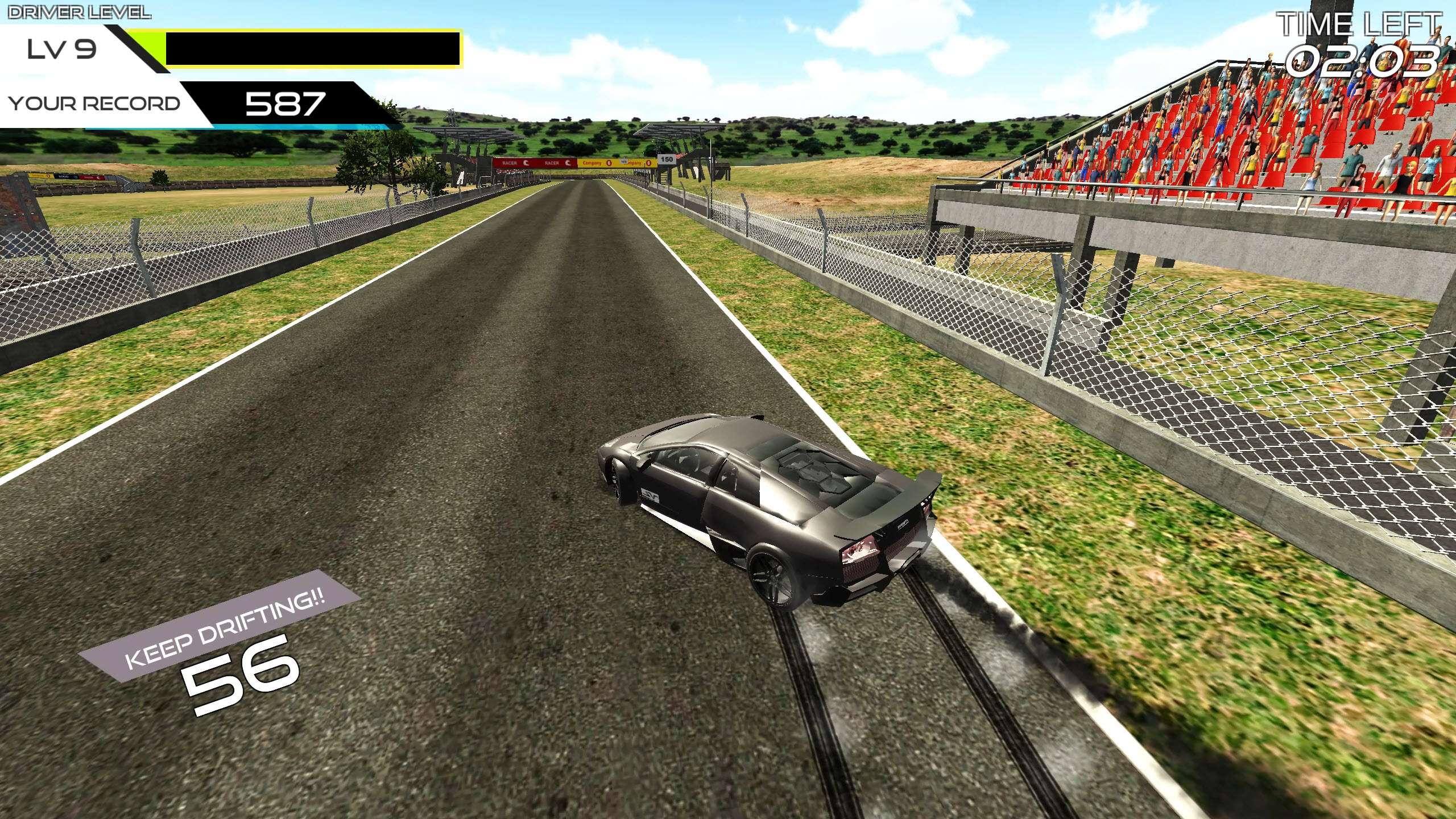Click the crescent logo on the red RACER banner

(x=526, y=164)
